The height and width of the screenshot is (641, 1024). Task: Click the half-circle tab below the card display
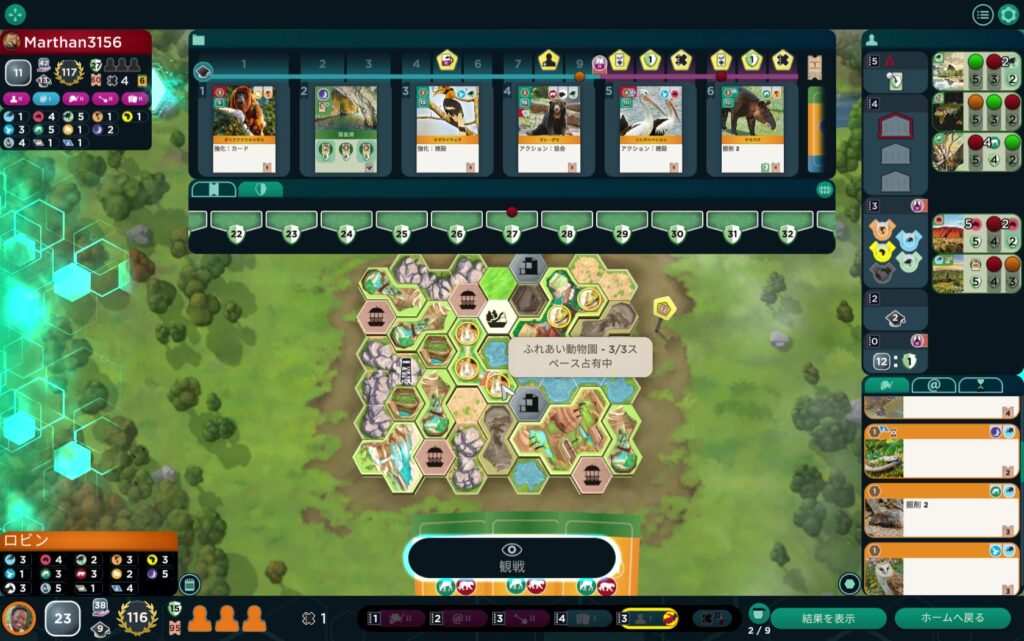pos(260,189)
